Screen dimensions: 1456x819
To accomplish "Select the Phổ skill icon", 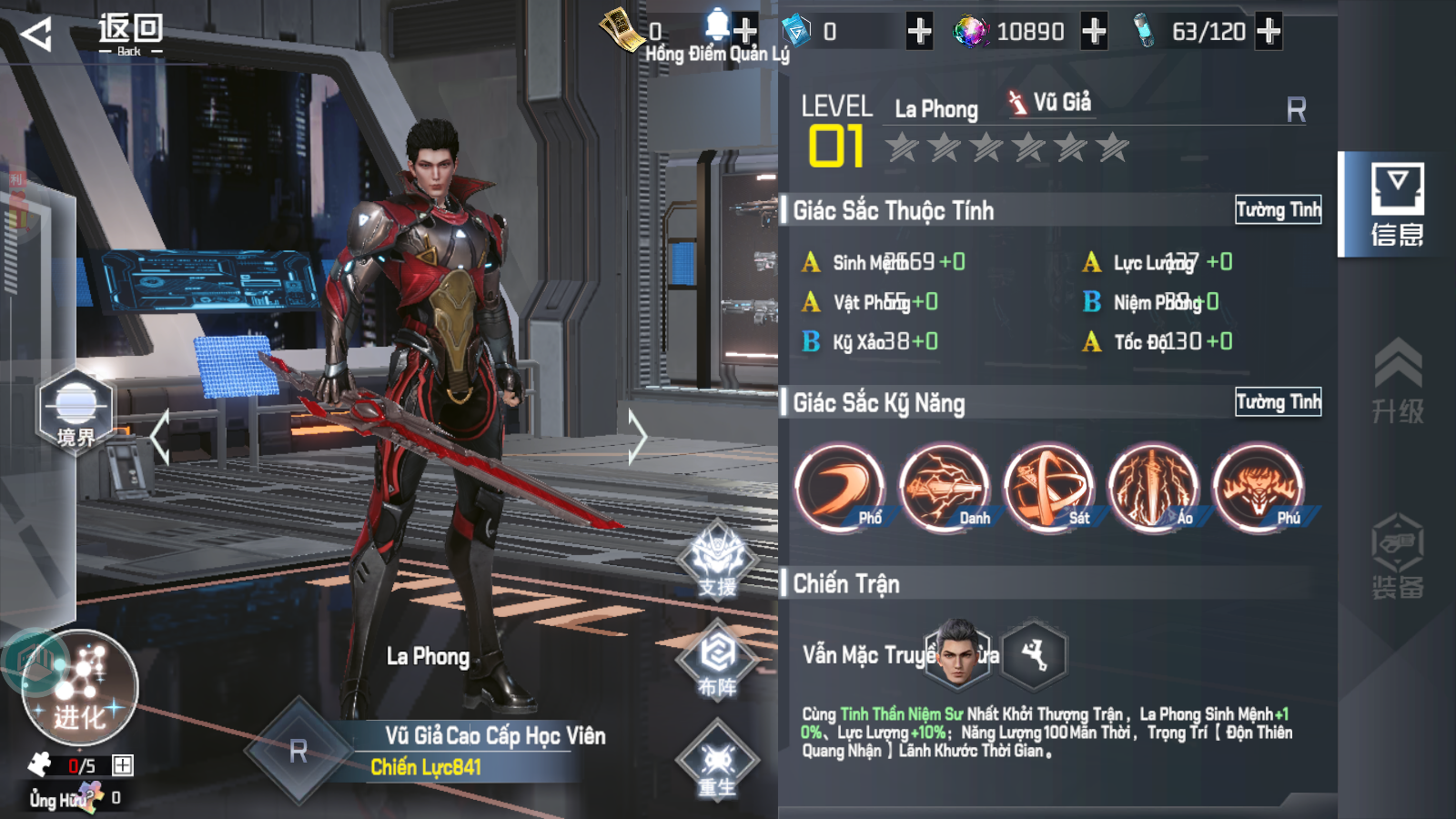I will (839, 488).
